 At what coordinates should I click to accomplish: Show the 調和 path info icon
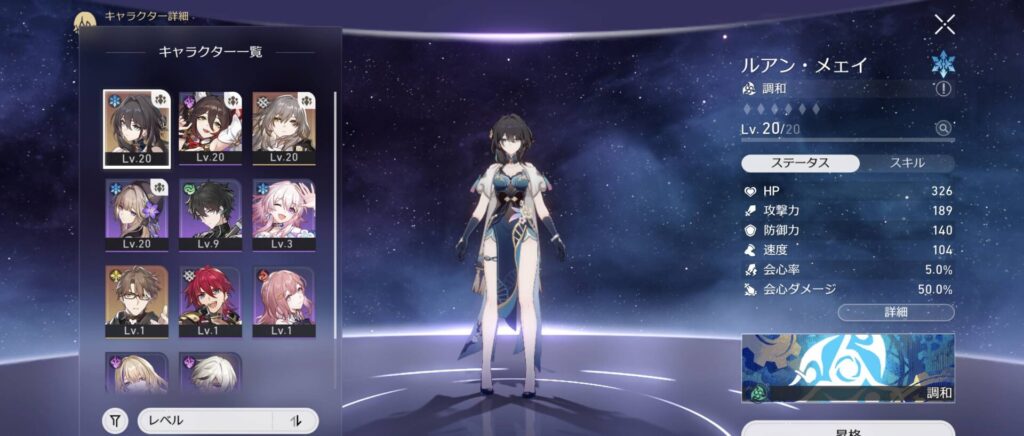point(942,89)
